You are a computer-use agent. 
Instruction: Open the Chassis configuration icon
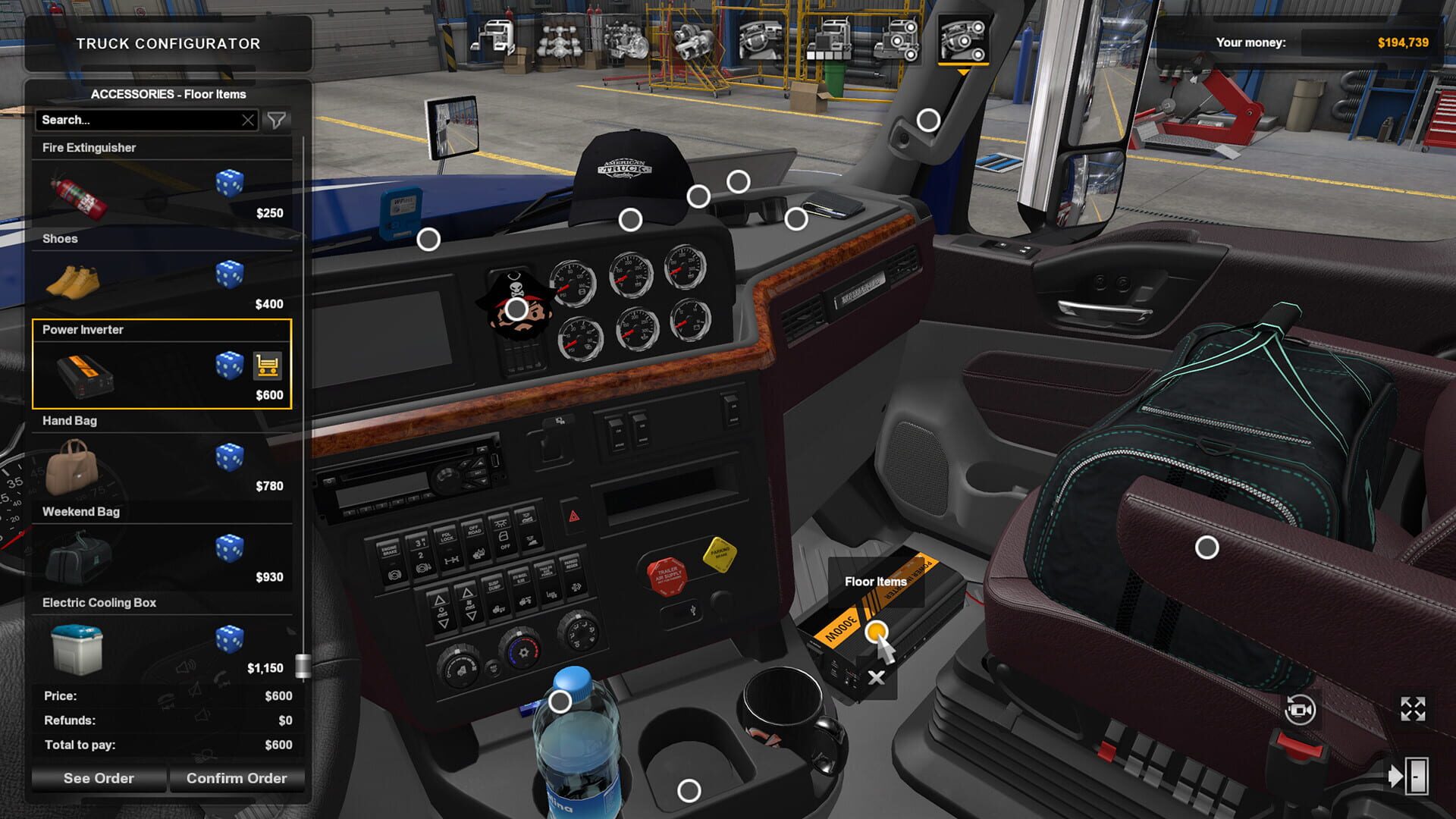(x=560, y=42)
